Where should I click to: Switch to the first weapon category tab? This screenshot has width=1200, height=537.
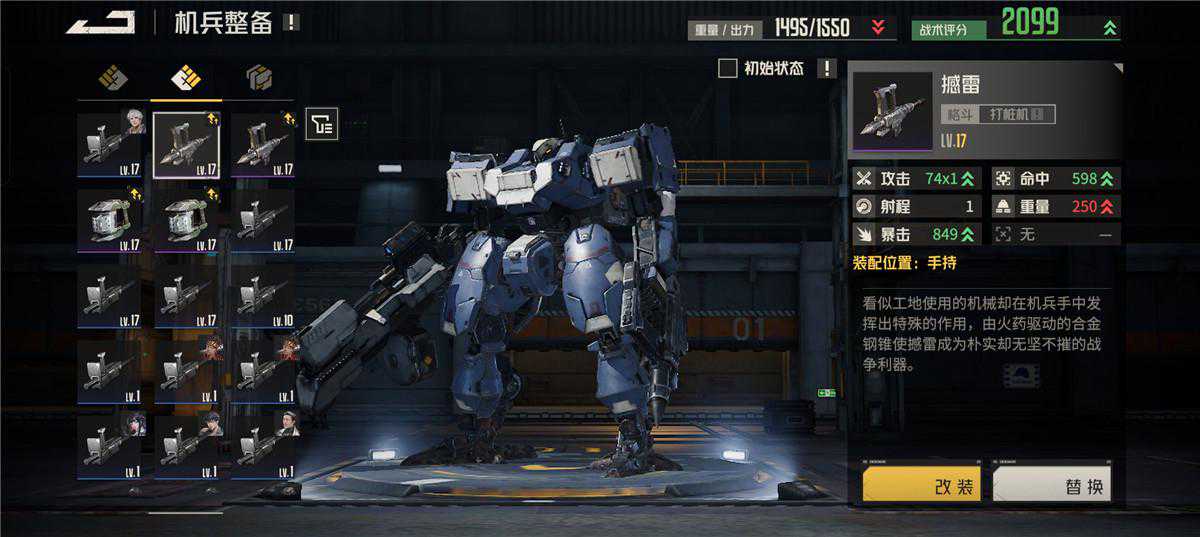tap(112, 77)
